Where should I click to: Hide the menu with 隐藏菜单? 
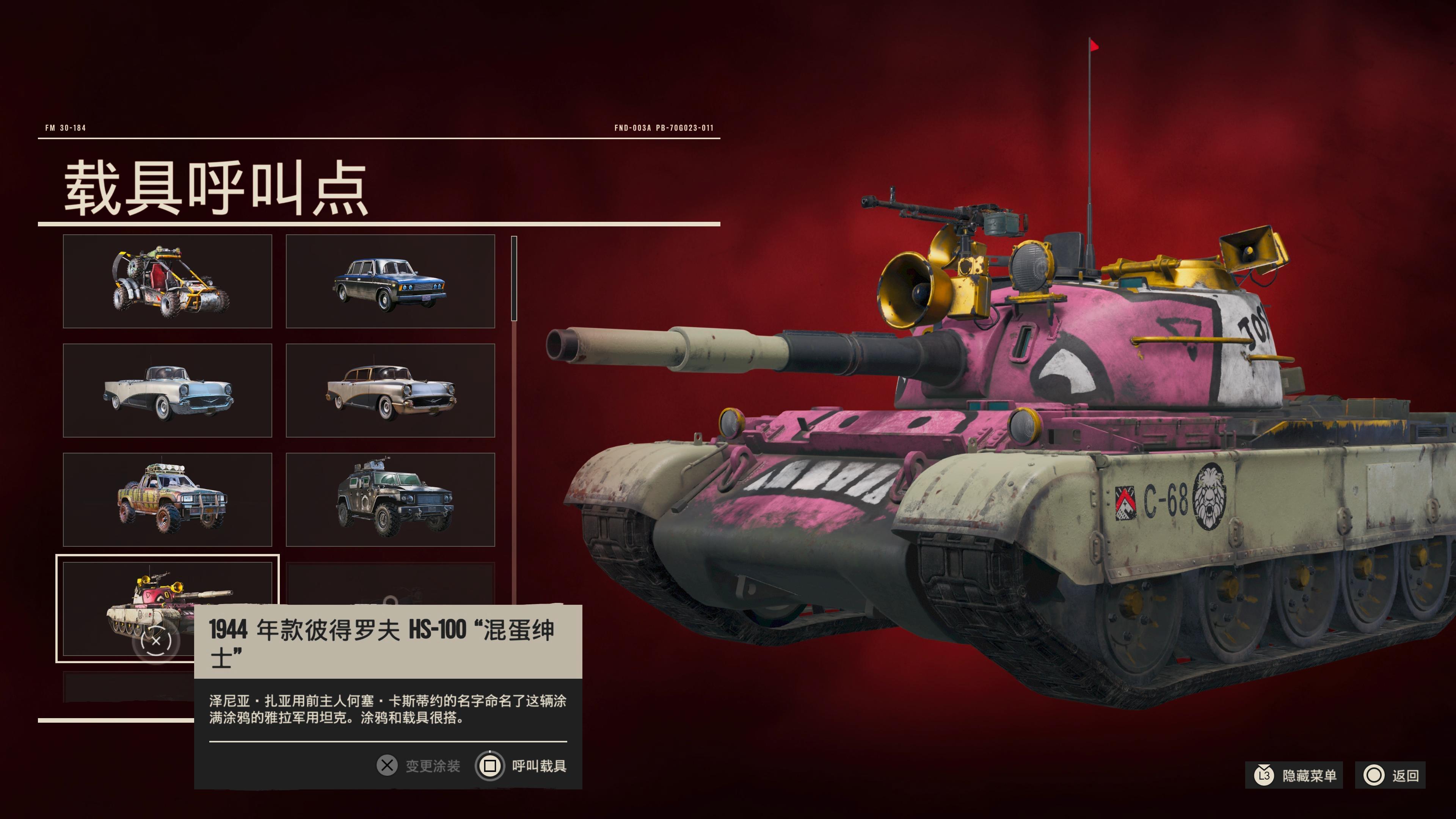(x=1294, y=775)
